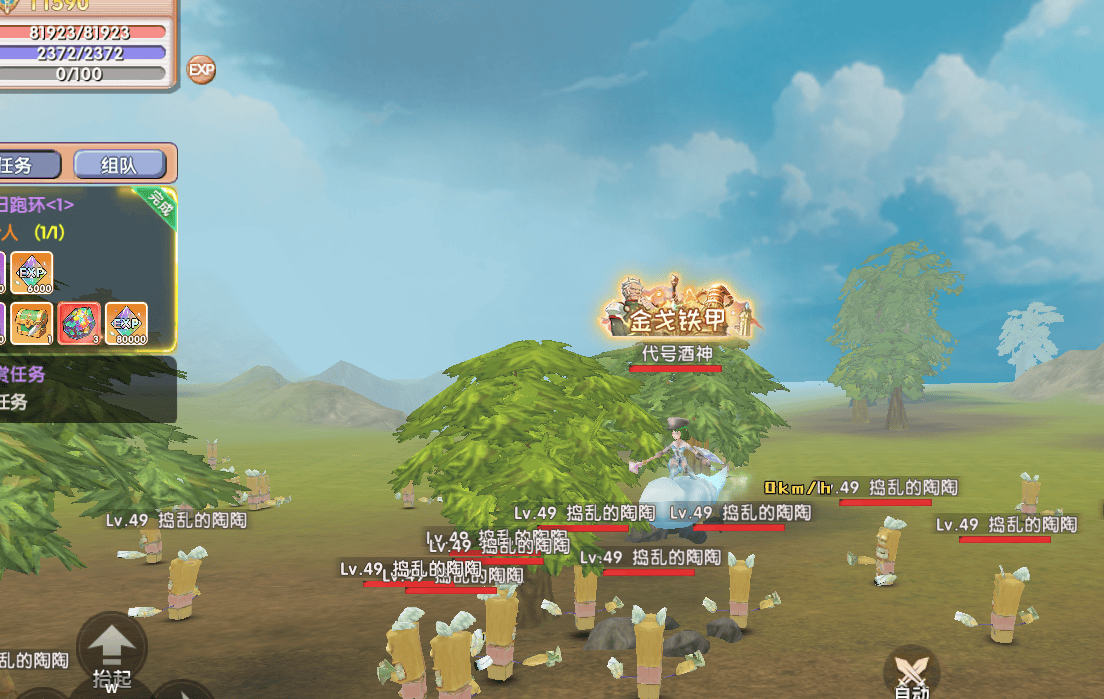The width and height of the screenshot is (1104, 699).
Task: Select the 6000 EXP reward icon
Action: (x=32, y=273)
